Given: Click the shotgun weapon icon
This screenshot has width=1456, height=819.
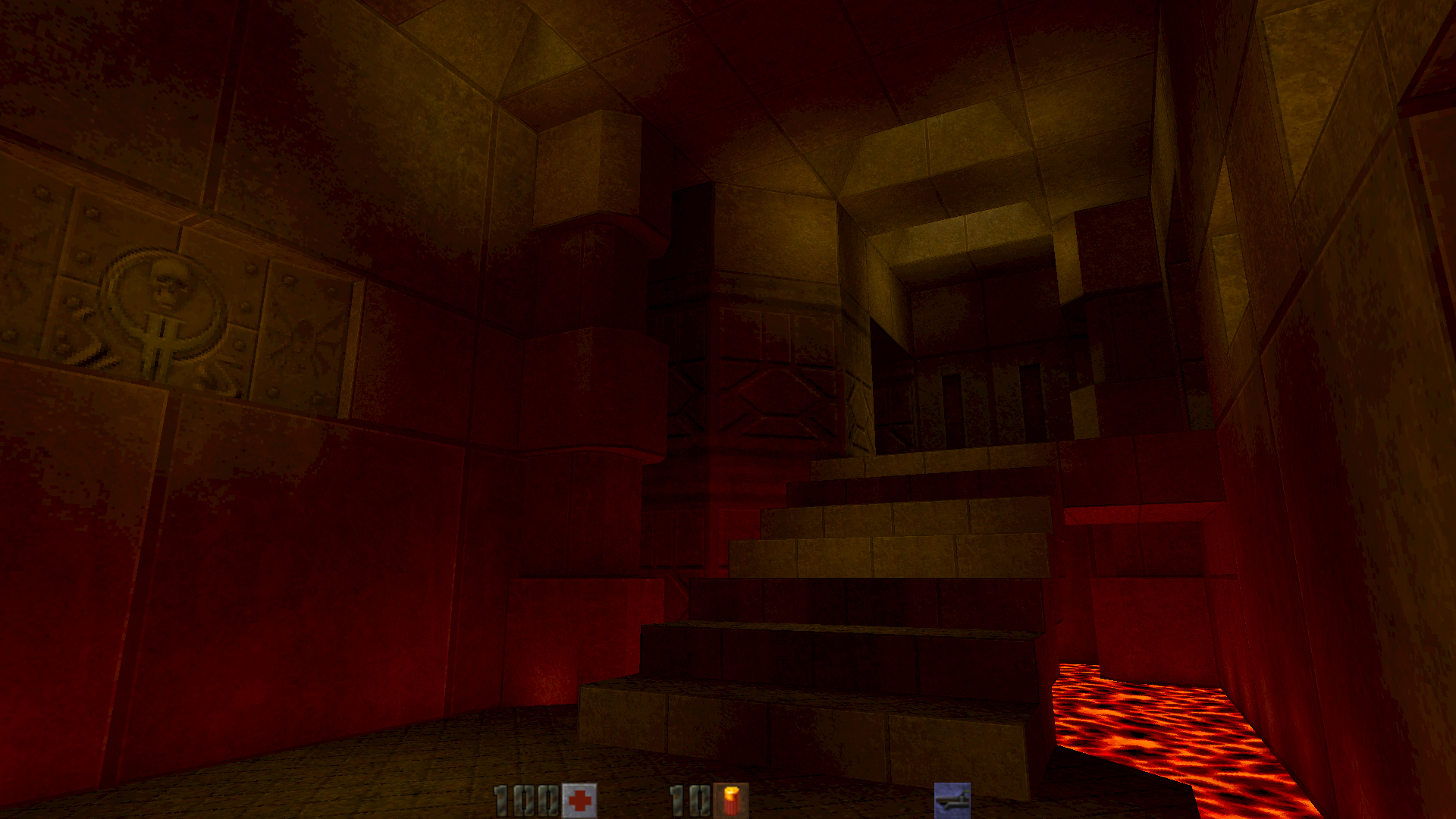Looking at the screenshot, I should tap(952, 801).
